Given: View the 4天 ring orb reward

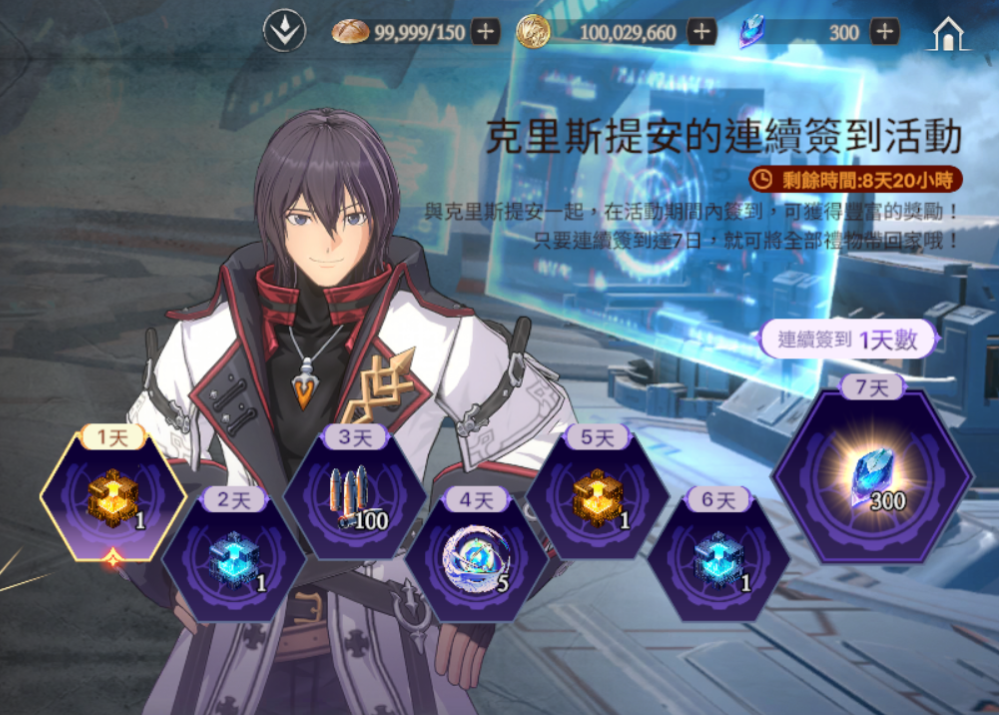Looking at the screenshot, I should click(476, 556).
